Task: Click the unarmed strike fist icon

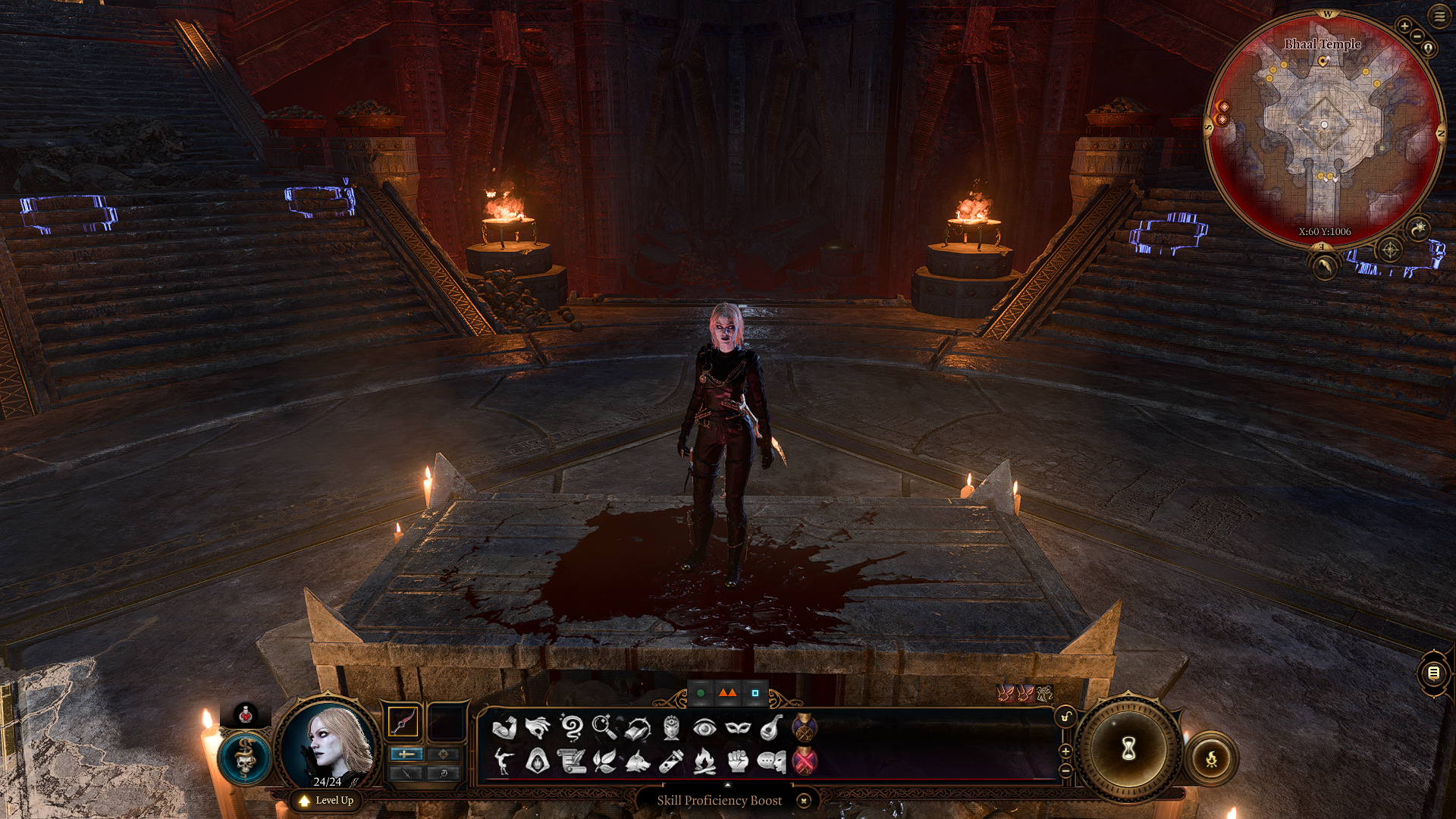Action: pyautogui.click(x=738, y=762)
